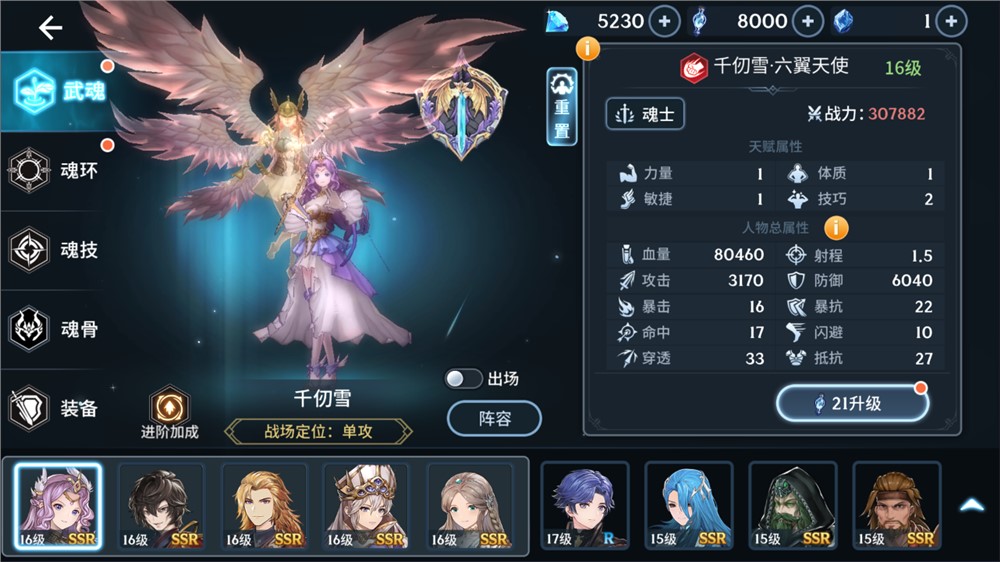This screenshot has height=562, width=1000.
Task: Click the 重置 reset button
Action: pos(562,107)
